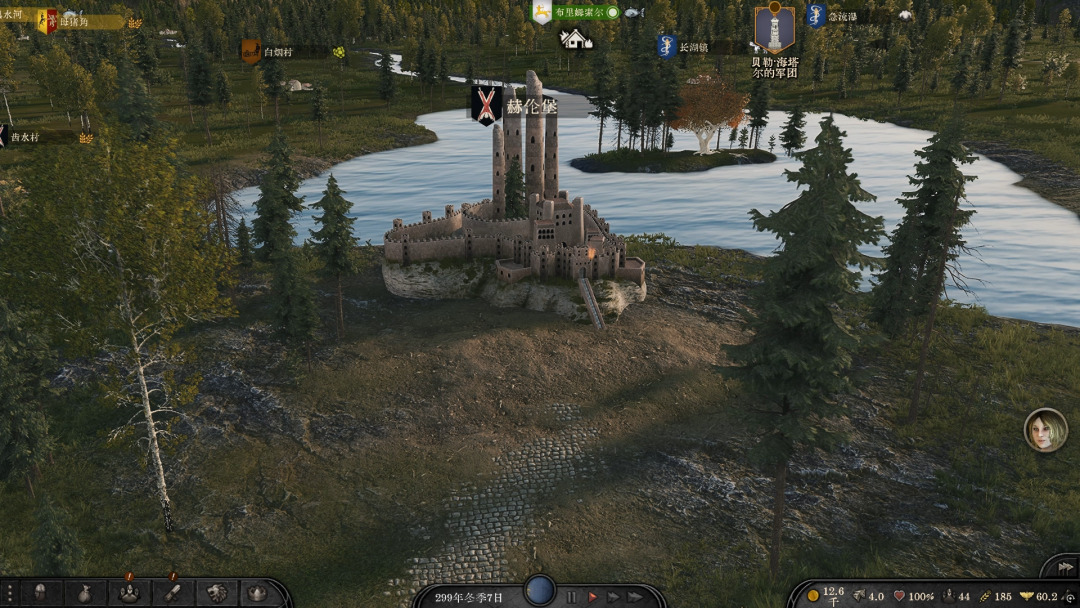Select the 白烟村 village nameplate

[278, 52]
